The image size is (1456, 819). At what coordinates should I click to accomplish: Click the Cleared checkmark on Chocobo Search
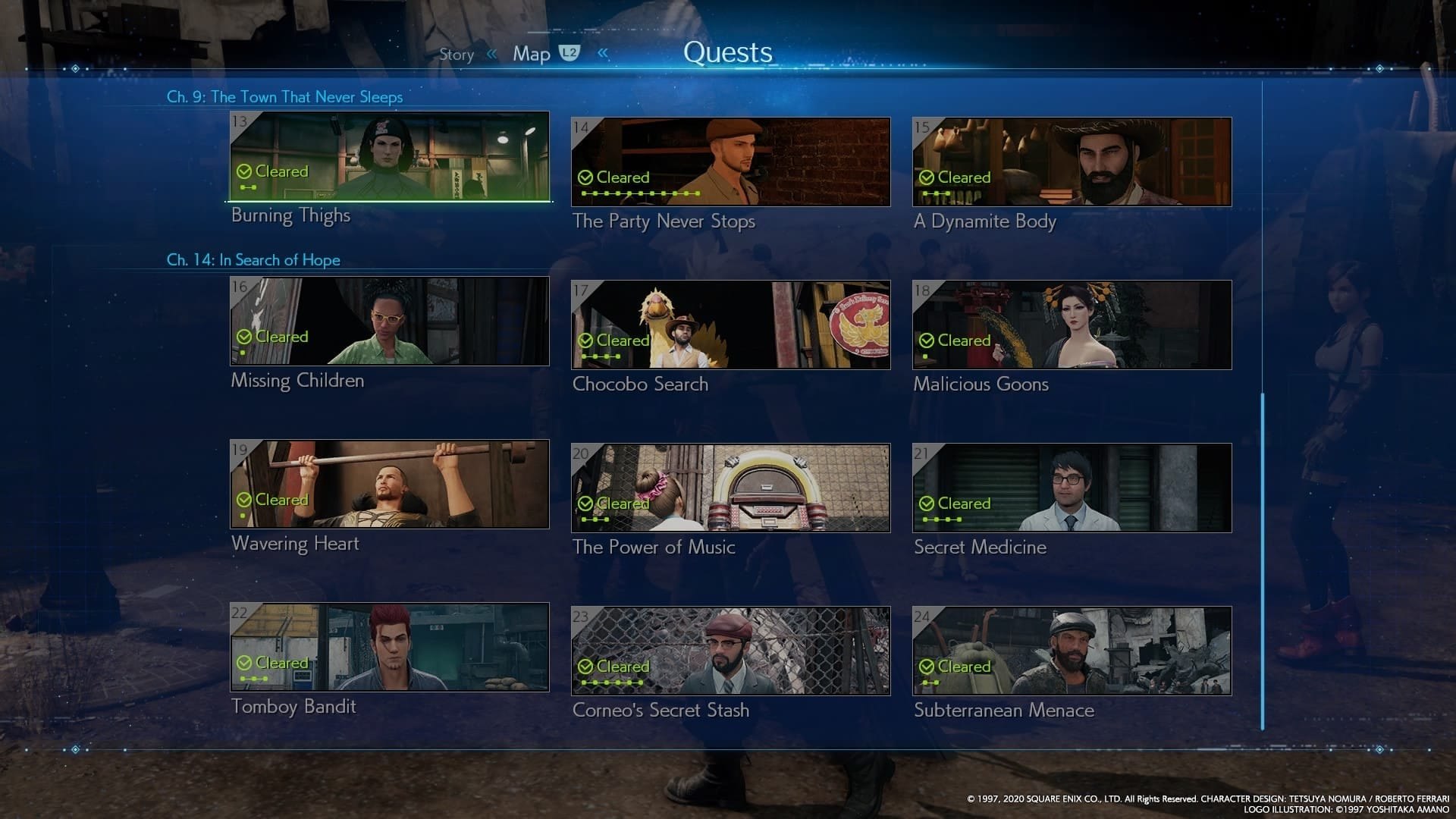tap(587, 340)
